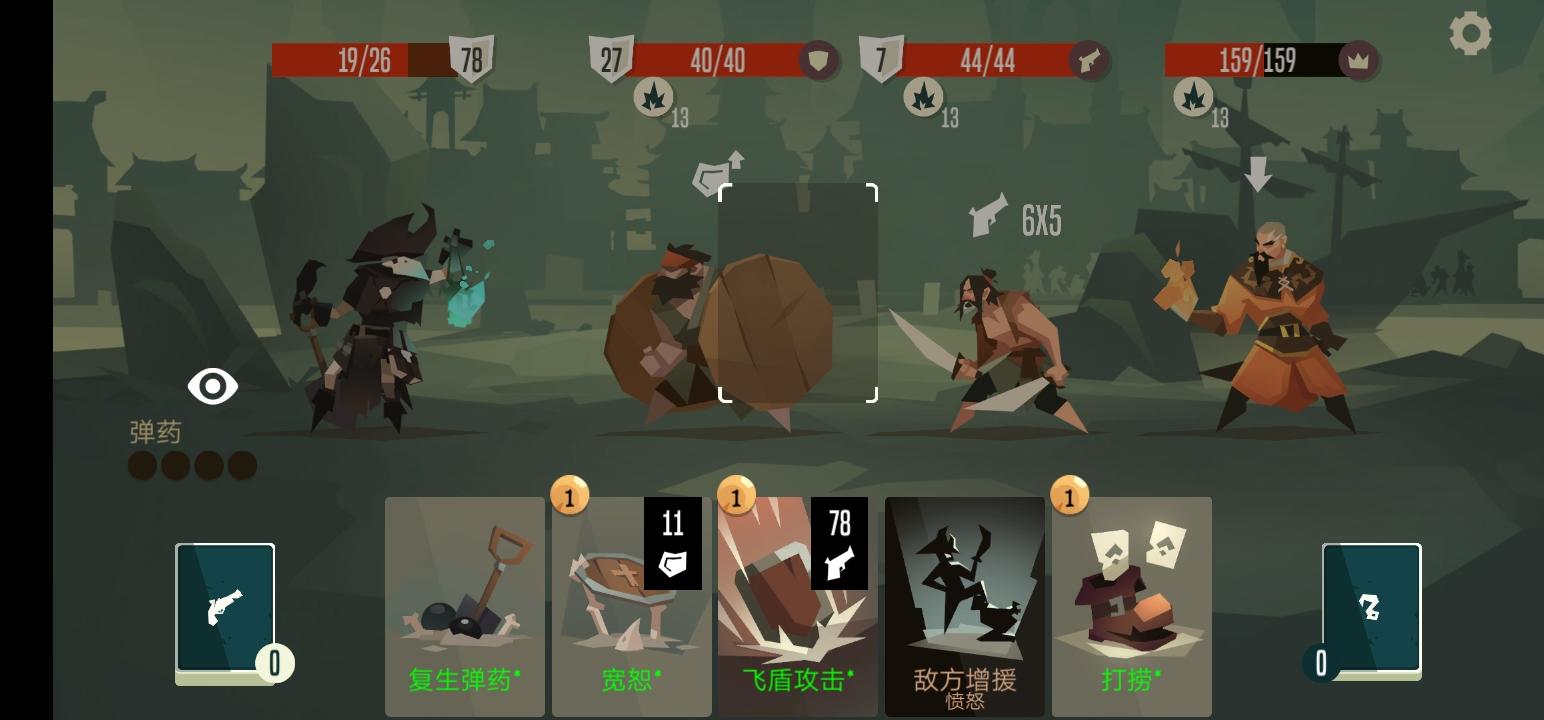This screenshot has width=1544, height=720.
Task: Play the 飞盾攻击 attack card
Action: click(x=797, y=605)
